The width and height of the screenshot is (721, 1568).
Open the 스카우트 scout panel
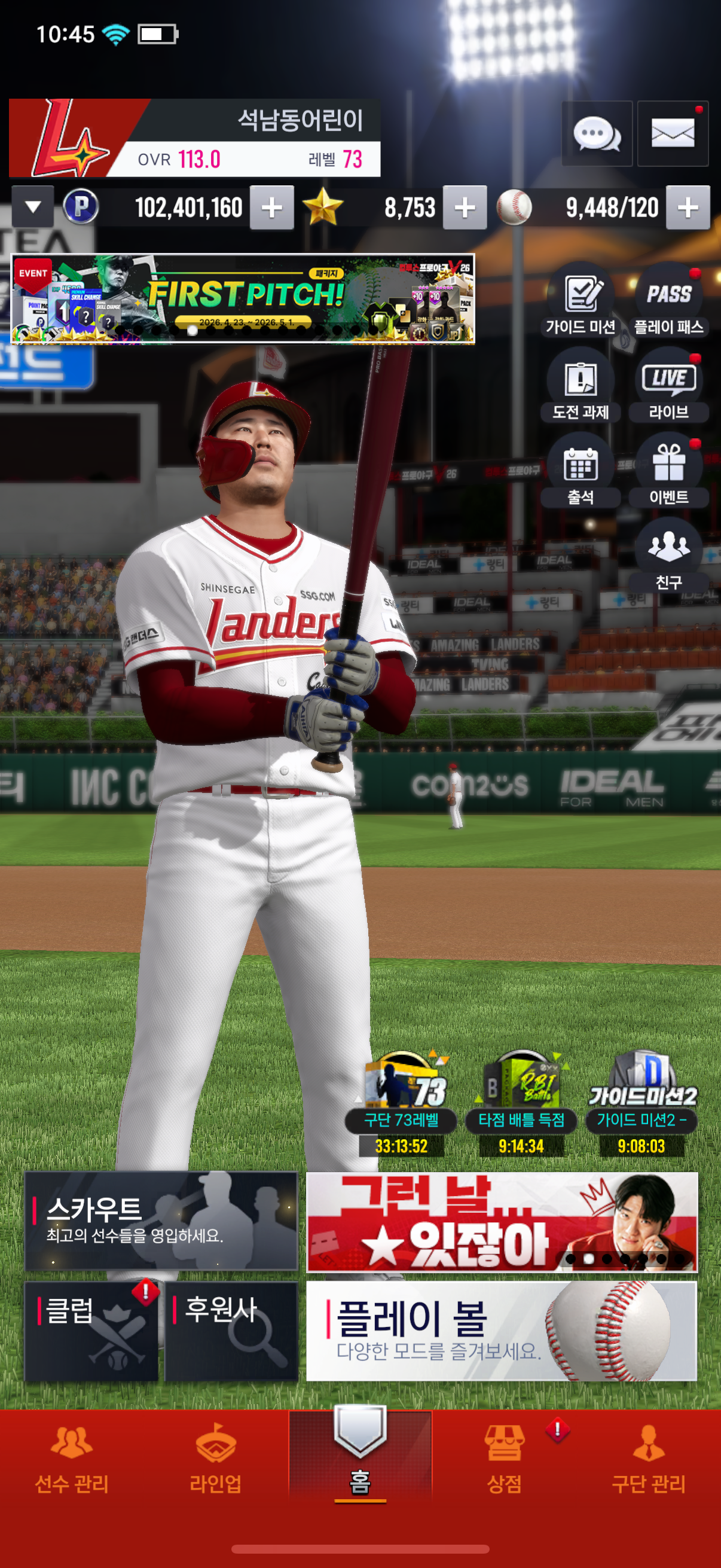[x=161, y=1221]
